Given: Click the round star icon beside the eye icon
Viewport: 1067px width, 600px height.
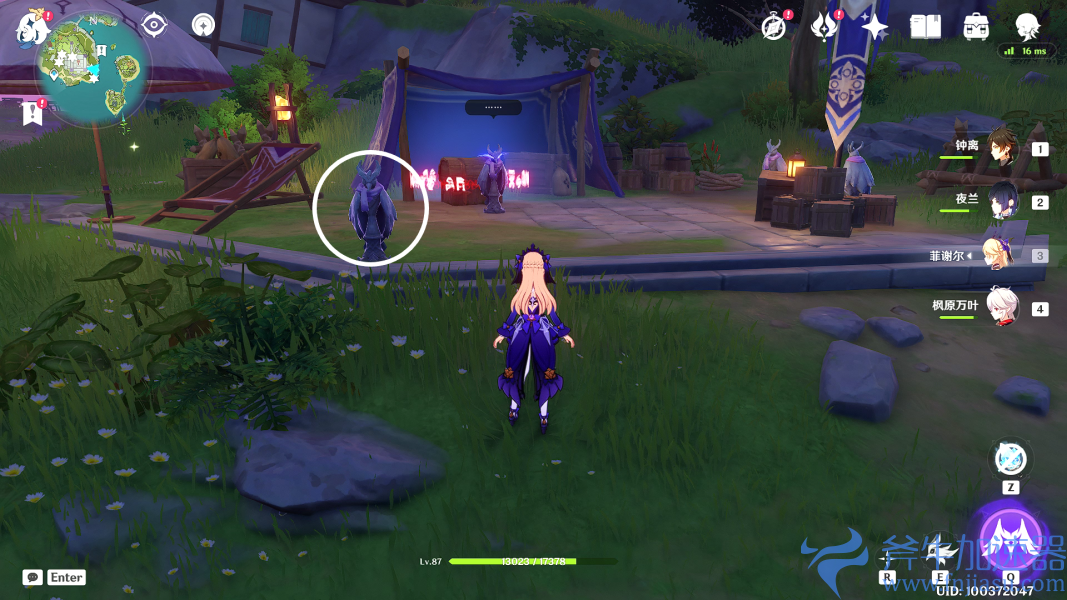Looking at the screenshot, I should [203, 24].
